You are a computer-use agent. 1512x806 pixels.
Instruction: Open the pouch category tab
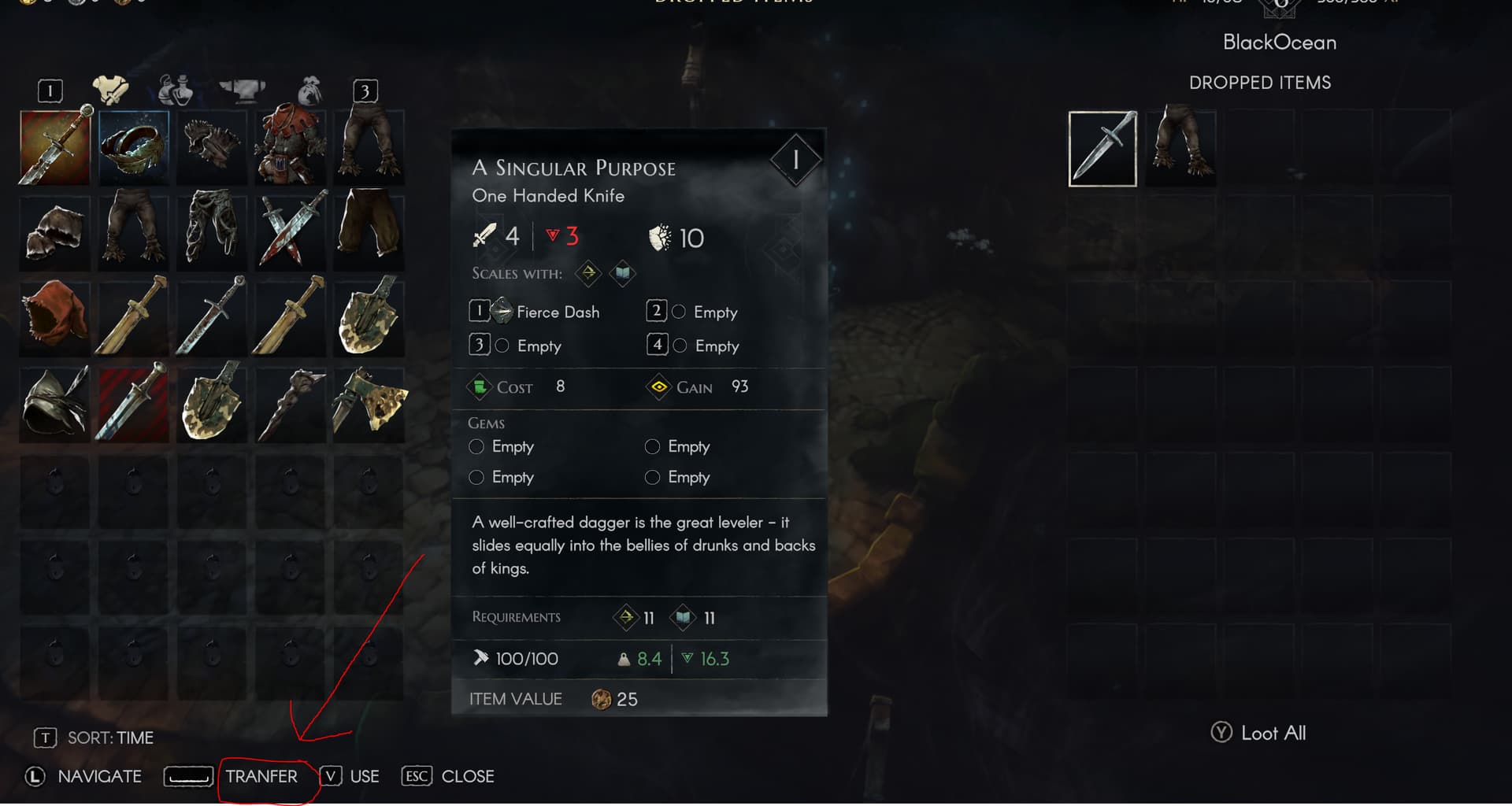point(309,91)
